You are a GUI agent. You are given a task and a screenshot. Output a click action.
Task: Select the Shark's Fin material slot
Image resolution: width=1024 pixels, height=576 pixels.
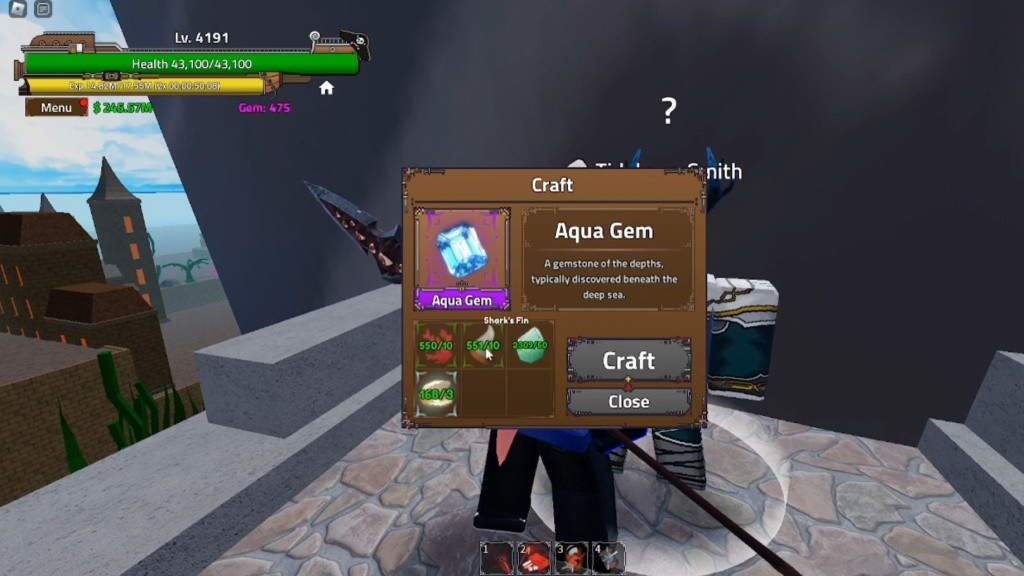tap(483, 344)
